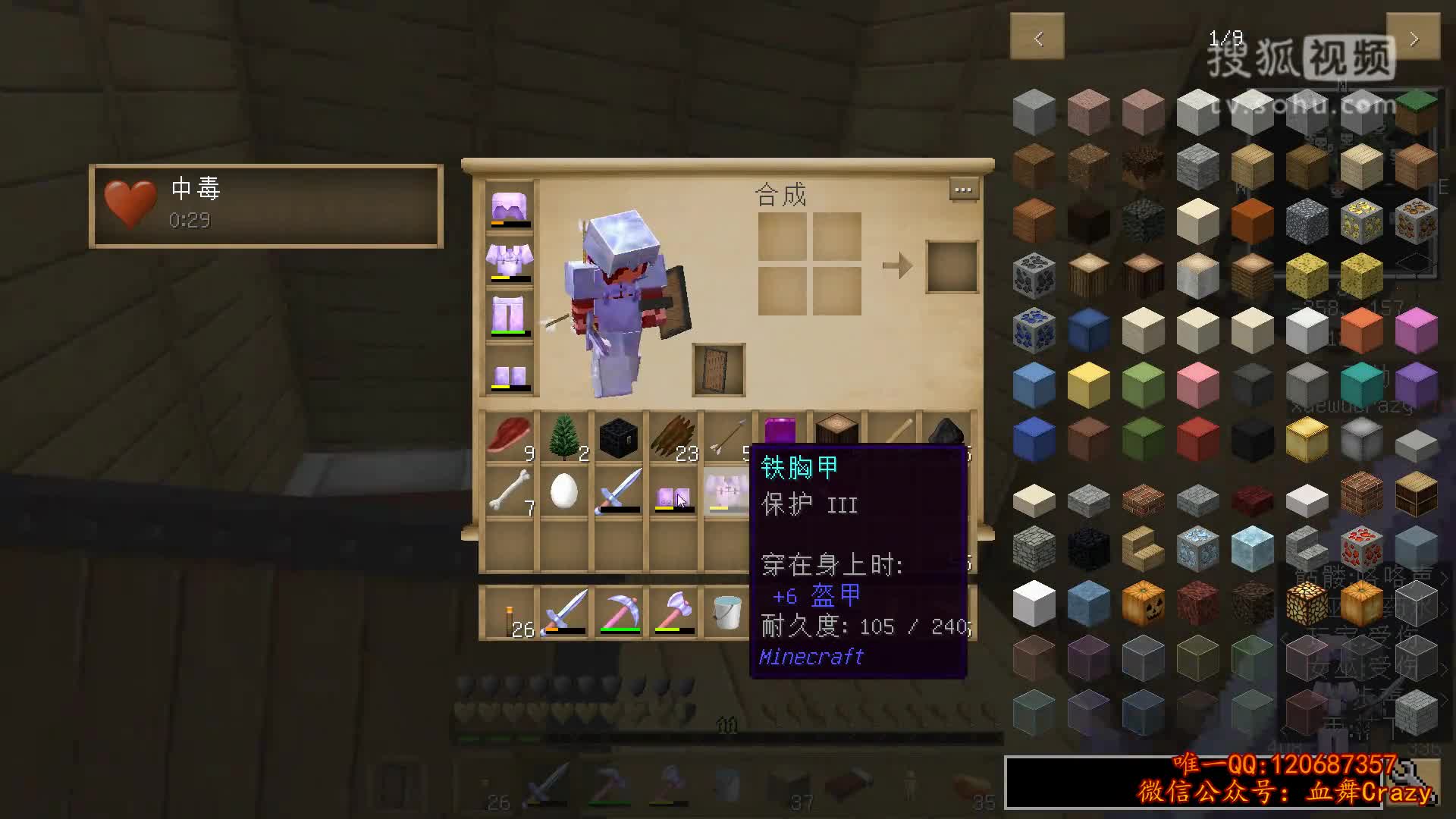Select the gold ore block from item list

[x=1362, y=221]
